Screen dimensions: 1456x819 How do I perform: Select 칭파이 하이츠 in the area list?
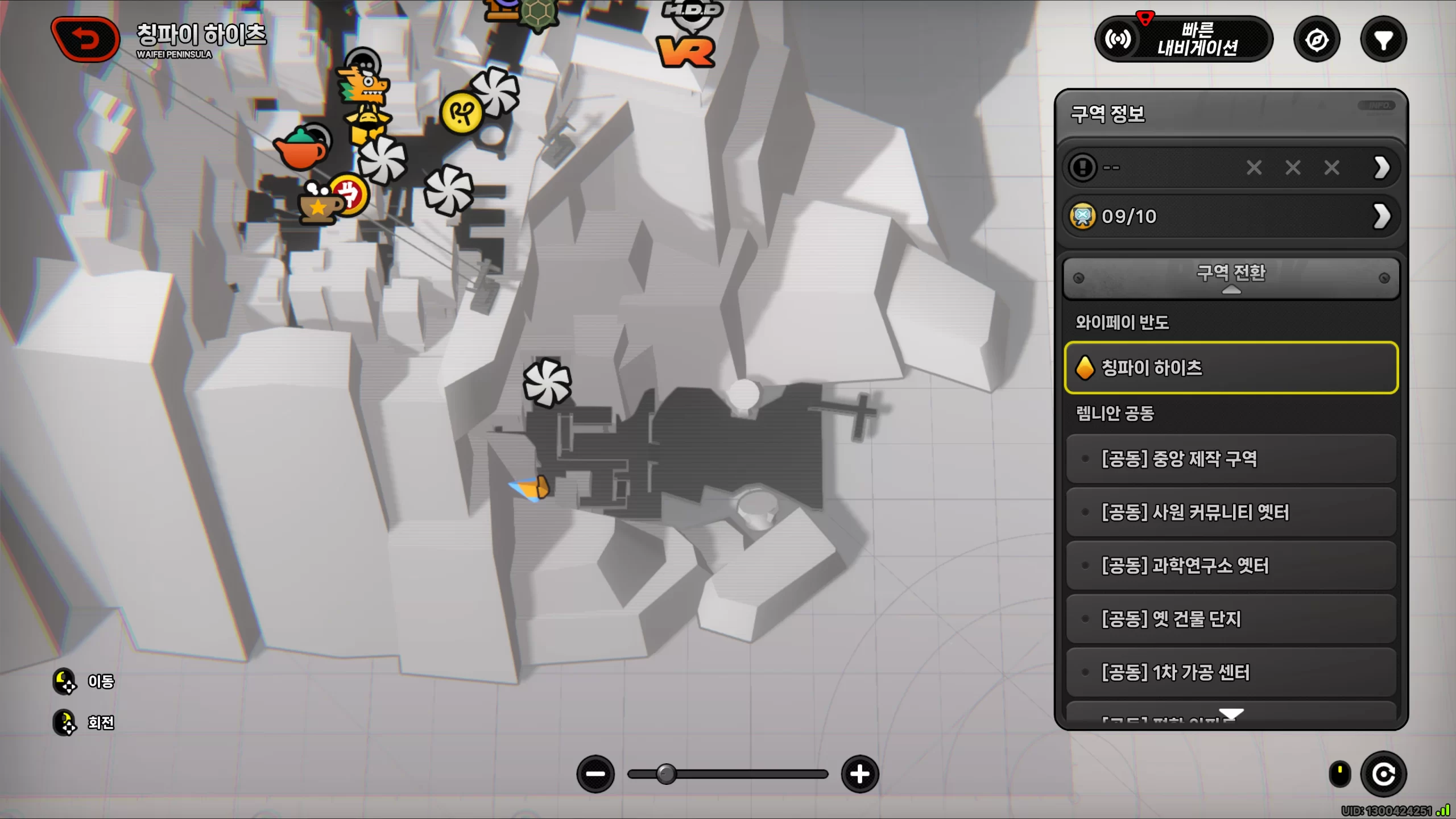[1231, 368]
